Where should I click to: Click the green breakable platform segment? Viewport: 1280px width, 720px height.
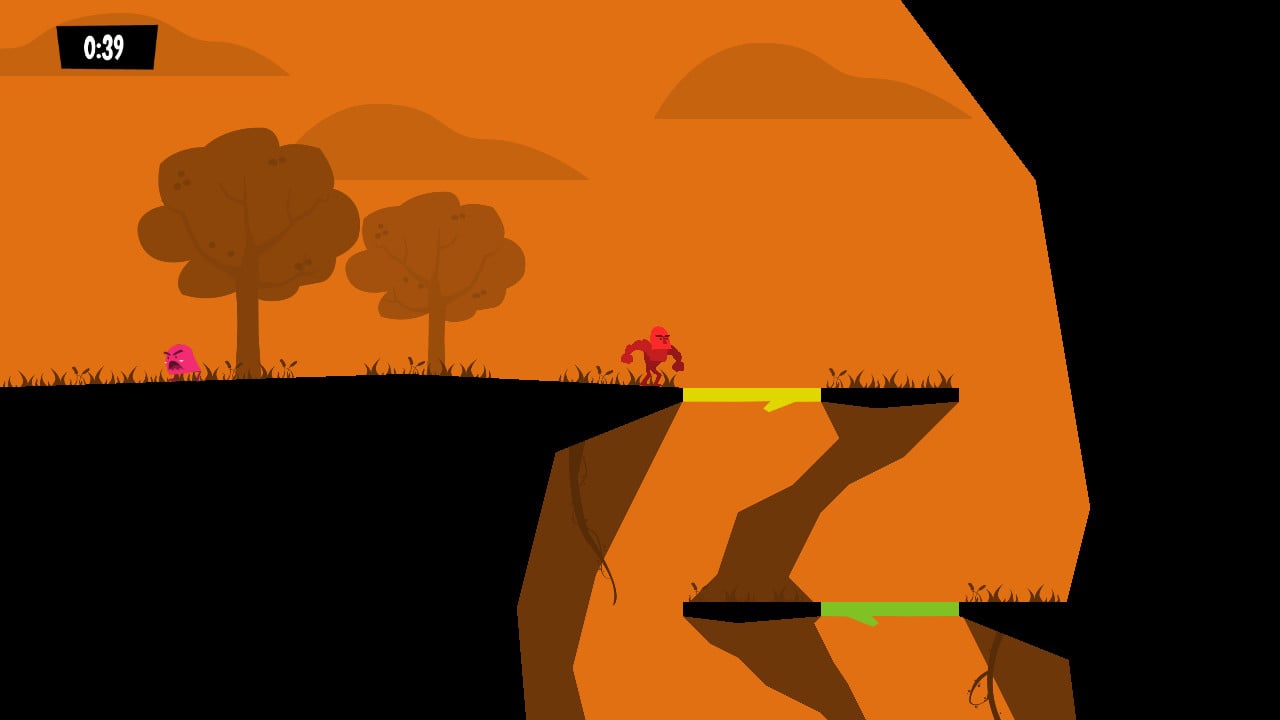[x=888, y=607]
